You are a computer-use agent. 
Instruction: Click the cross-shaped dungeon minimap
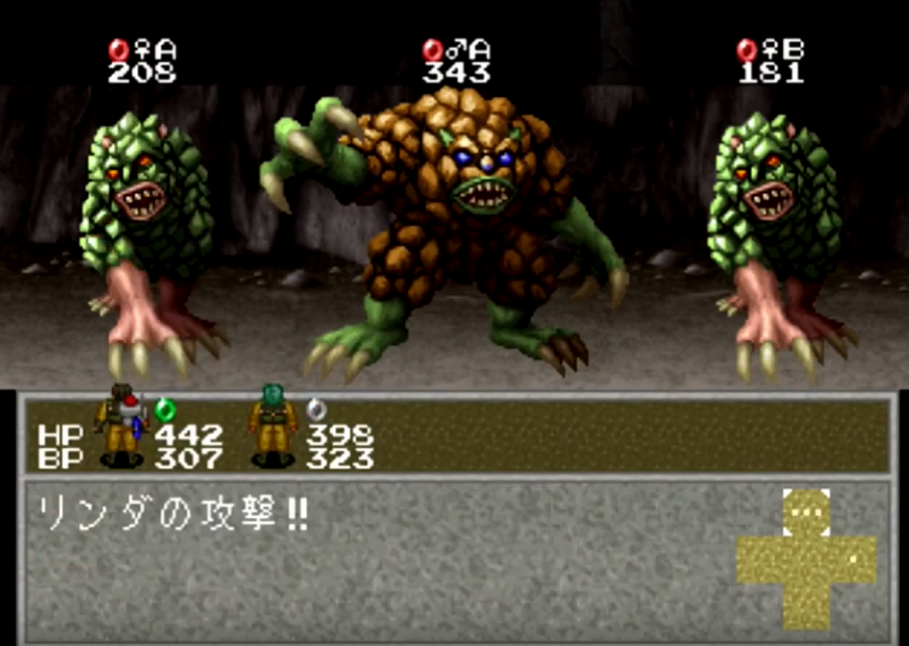coord(806,559)
